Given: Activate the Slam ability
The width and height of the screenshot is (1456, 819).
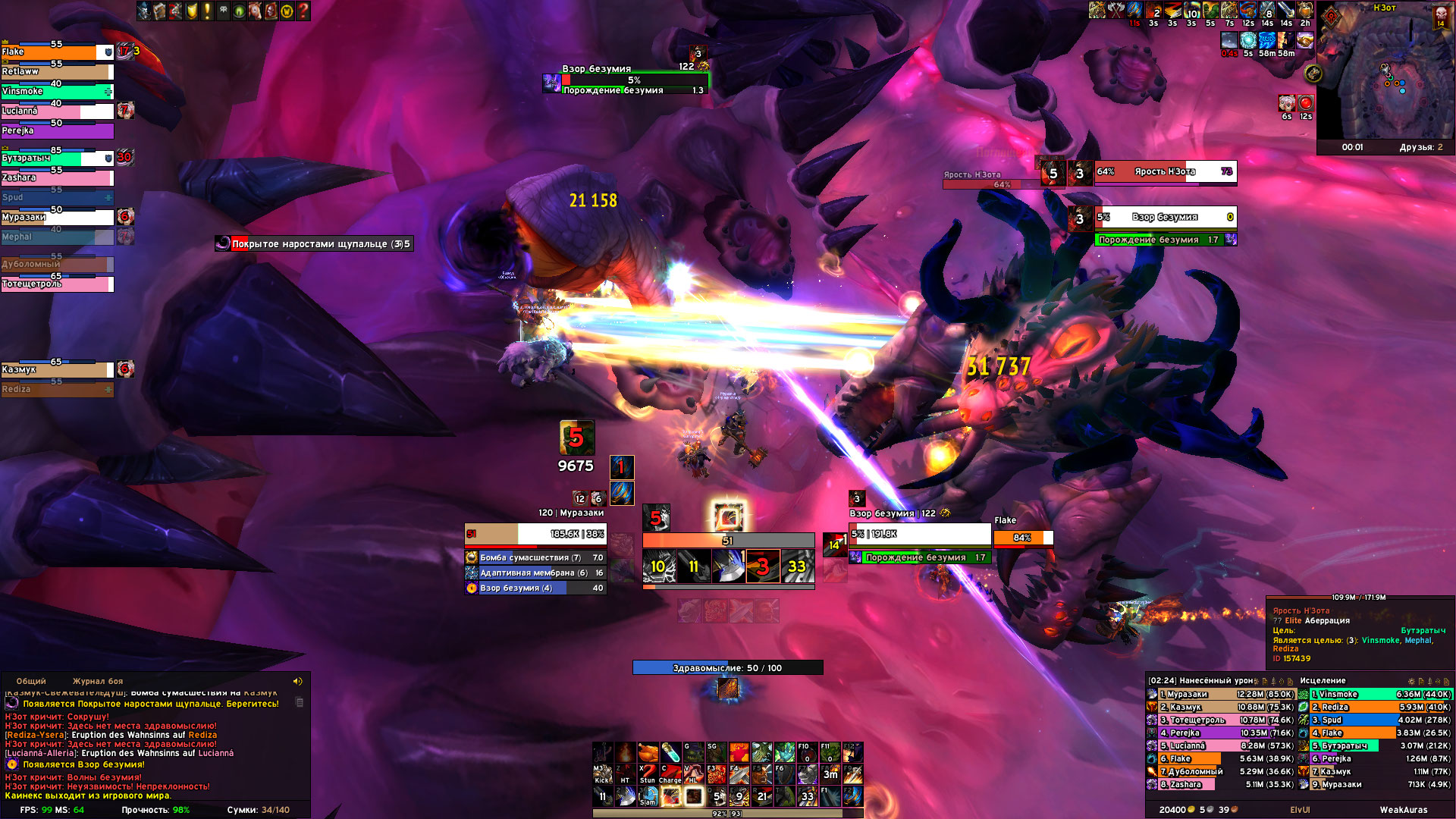Looking at the screenshot, I should 648,796.
